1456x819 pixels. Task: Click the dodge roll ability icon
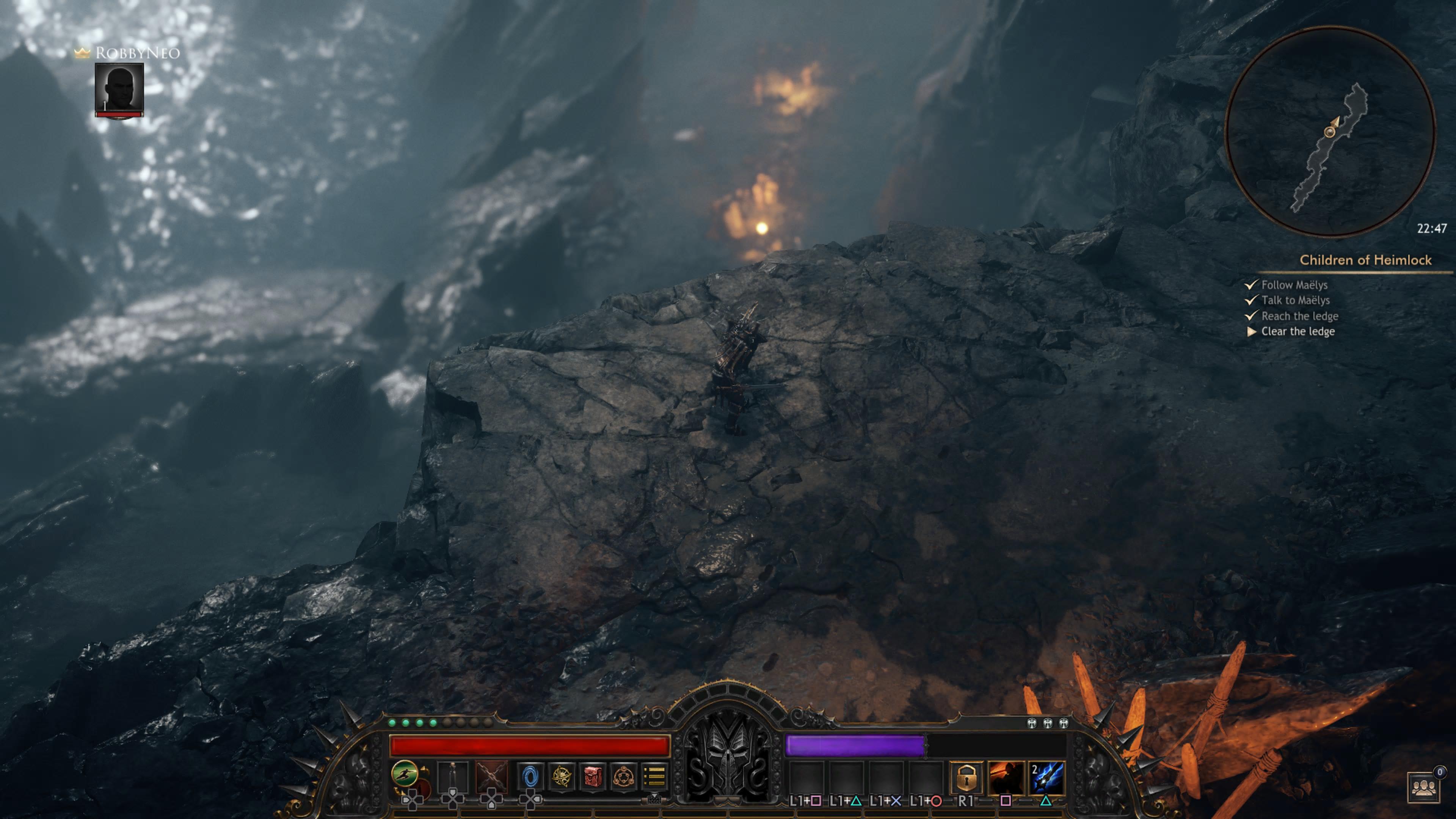[x=404, y=773]
